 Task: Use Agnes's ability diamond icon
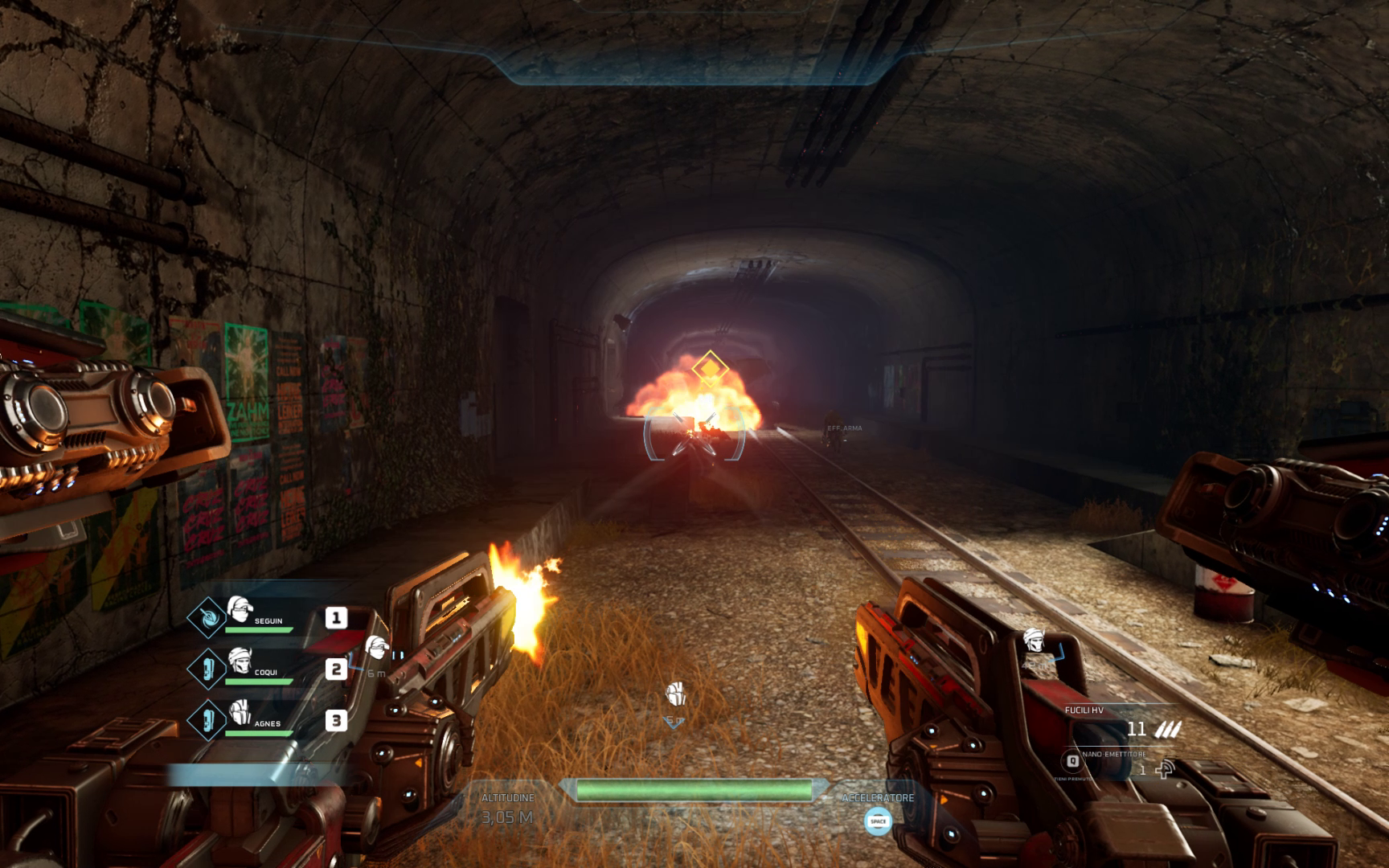pyautogui.click(x=207, y=719)
